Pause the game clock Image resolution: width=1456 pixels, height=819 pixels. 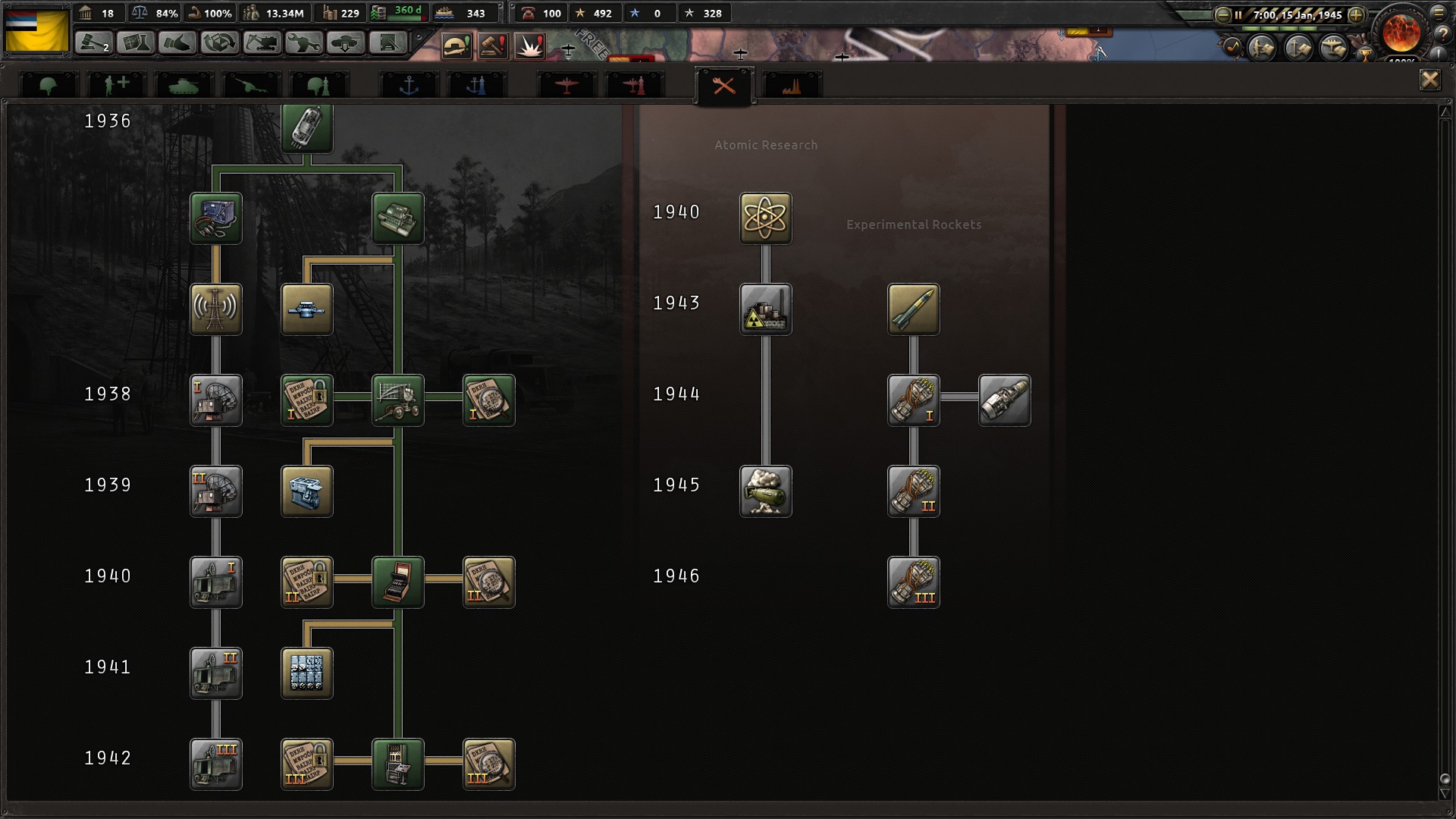(1238, 14)
